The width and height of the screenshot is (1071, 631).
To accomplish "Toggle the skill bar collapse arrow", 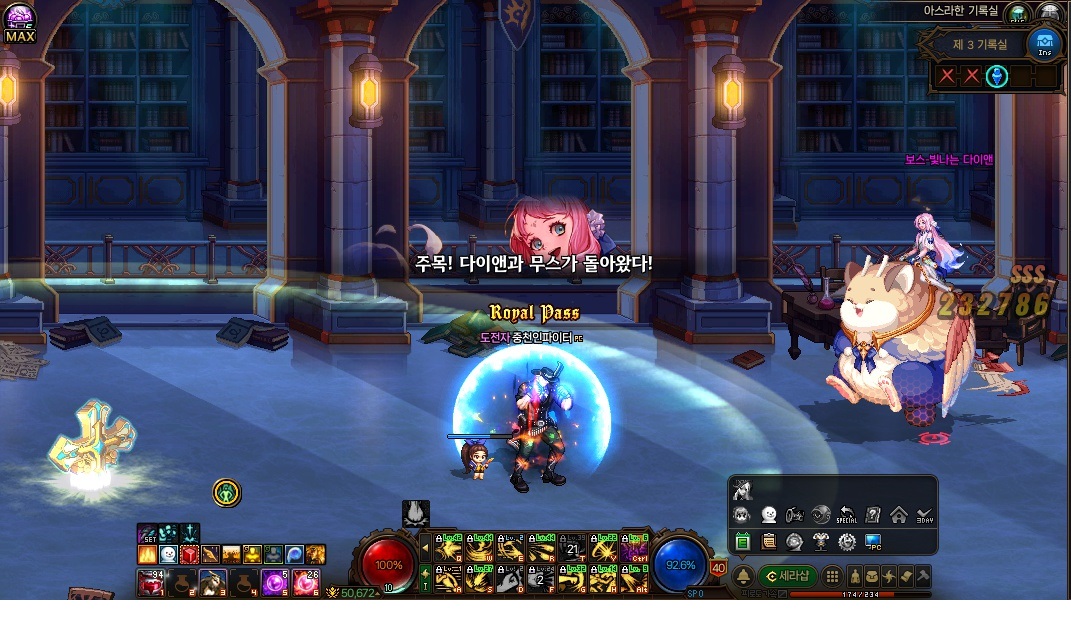I will pos(424,548).
